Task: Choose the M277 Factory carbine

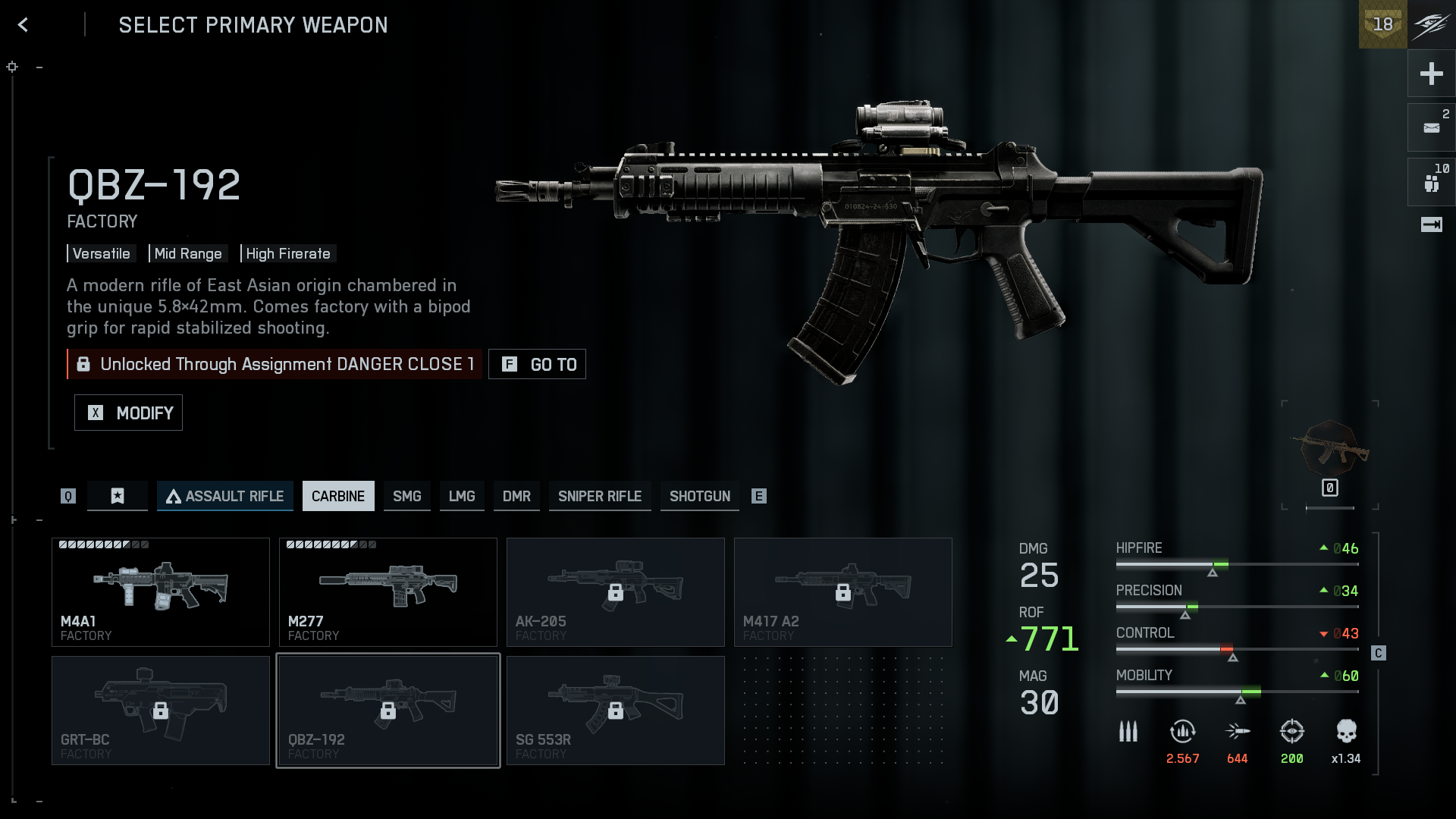Action: (388, 591)
